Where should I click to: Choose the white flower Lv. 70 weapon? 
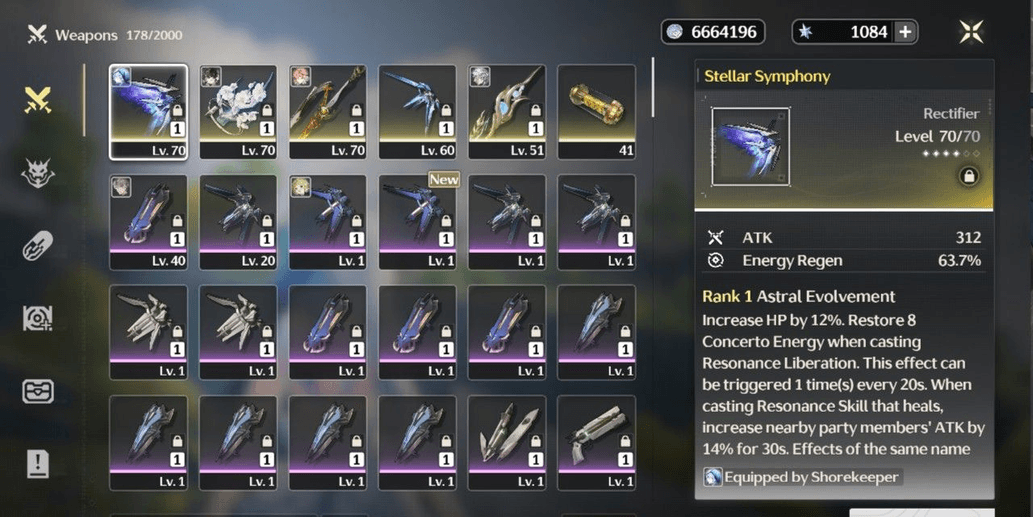(238, 112)
